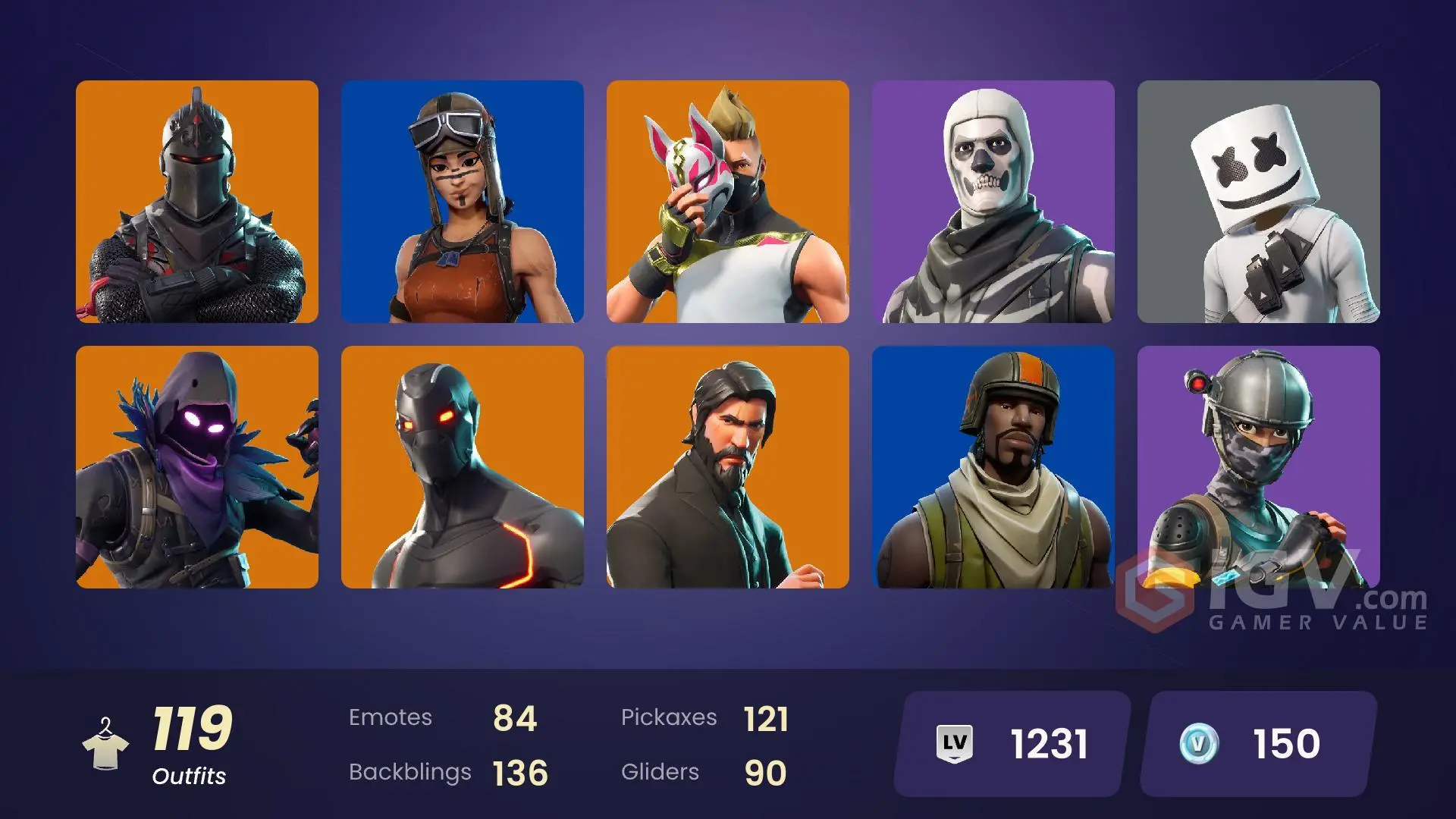Image resolution: width=1456 pixels, height=819 pixels.
Task: Click the Gliders count 90
Action: click(769, 772)
